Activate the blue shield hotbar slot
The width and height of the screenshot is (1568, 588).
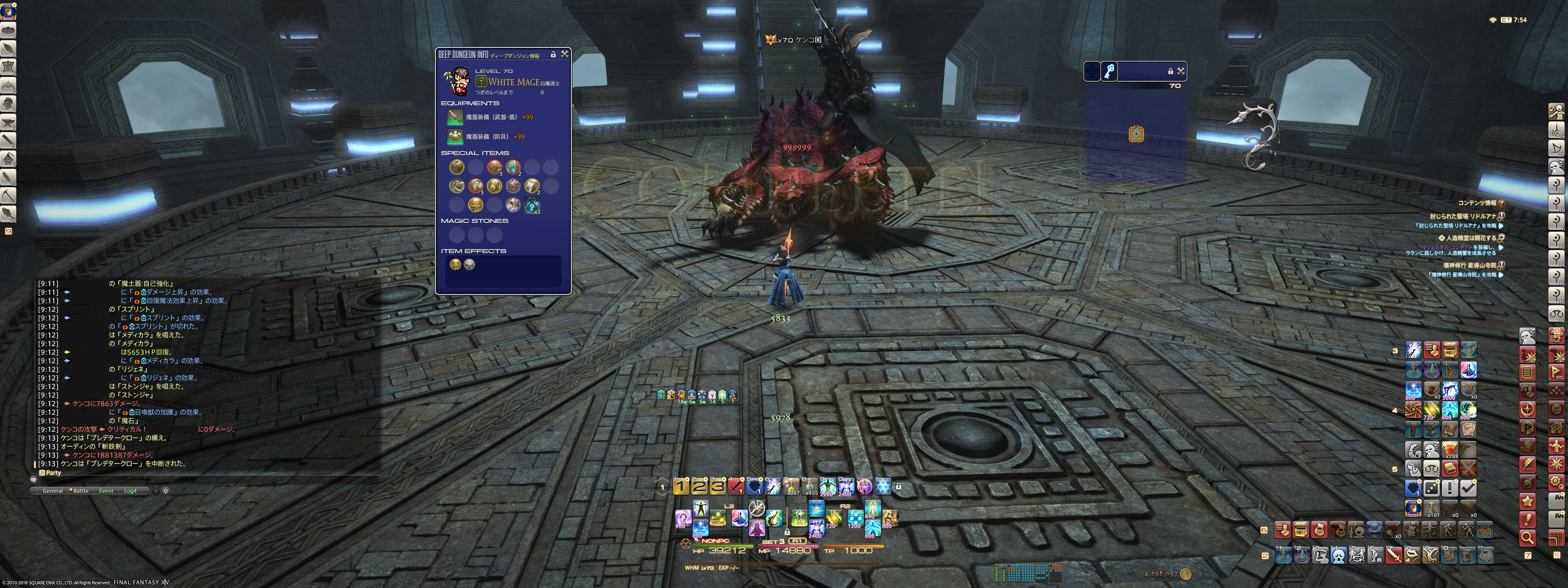(x=754, y=486)
